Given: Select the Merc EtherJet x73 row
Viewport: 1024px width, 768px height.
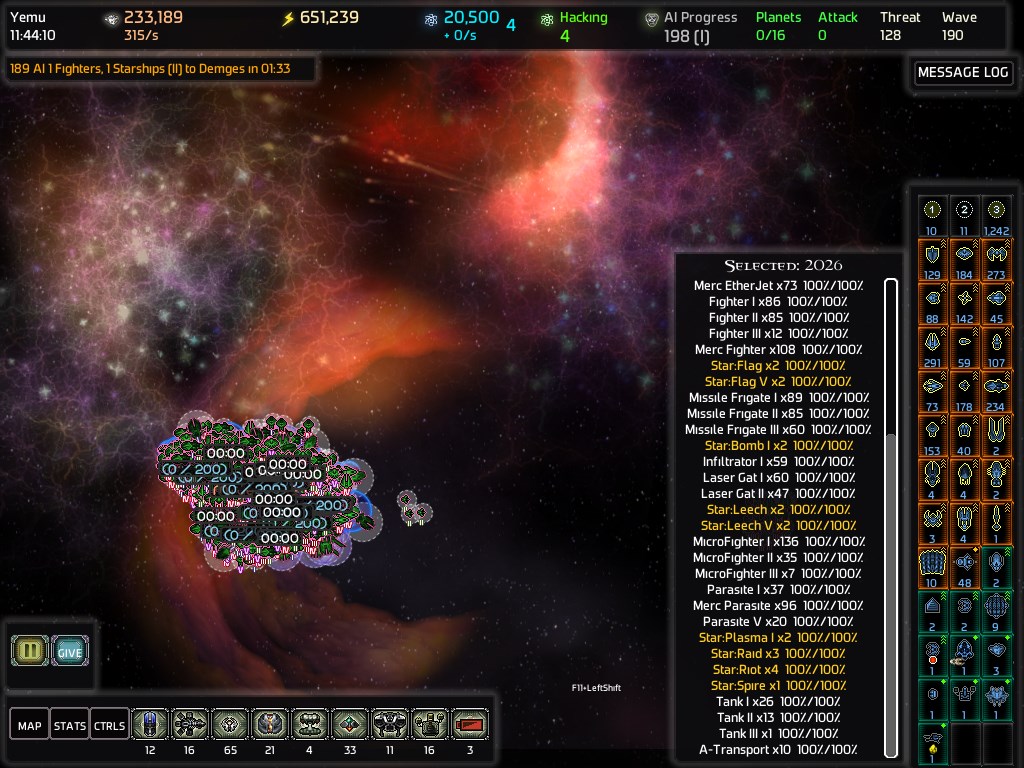Looking at the screenshot, I should 778,286.
